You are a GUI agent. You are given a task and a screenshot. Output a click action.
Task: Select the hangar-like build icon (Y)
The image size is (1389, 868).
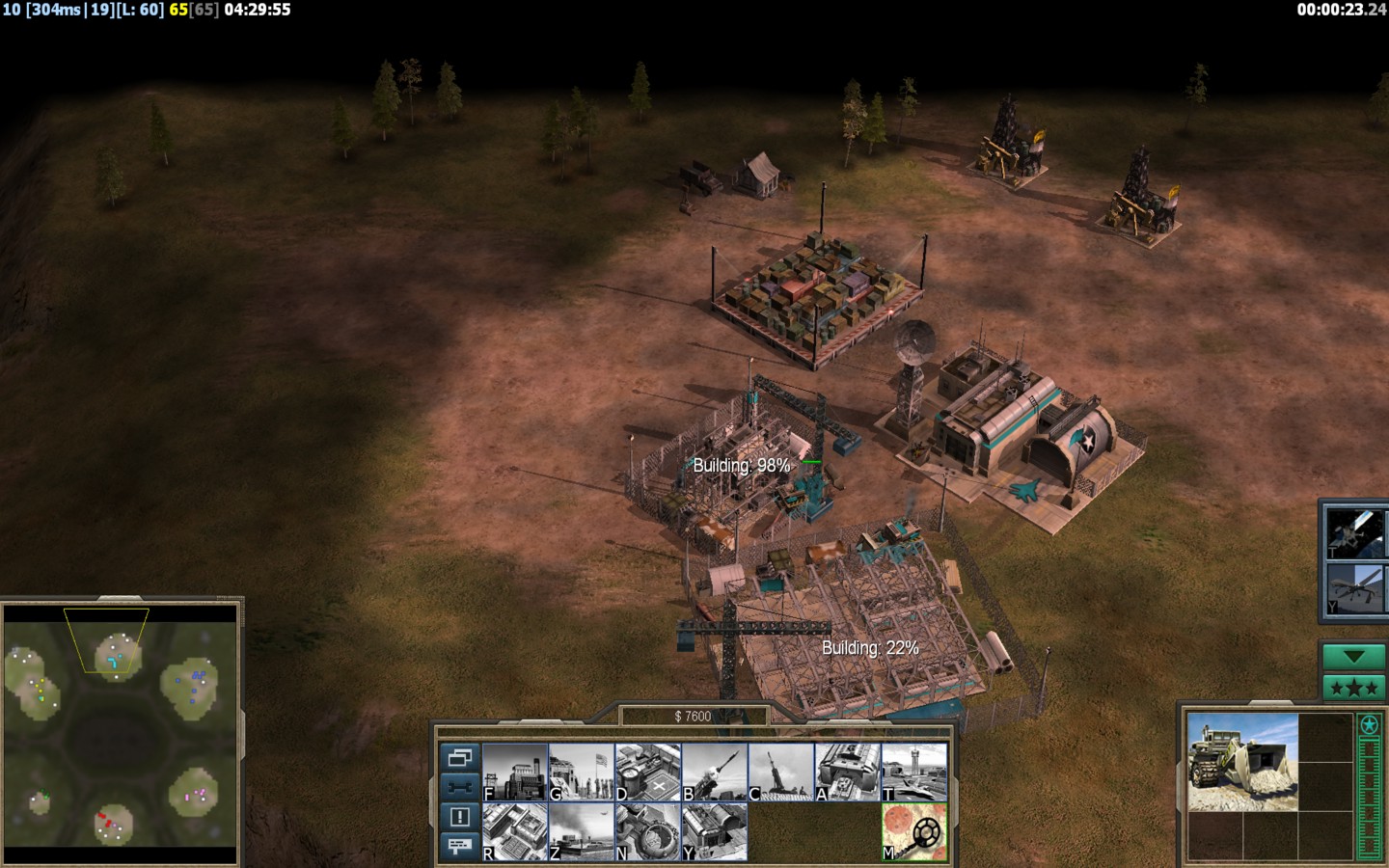[715, 832]
